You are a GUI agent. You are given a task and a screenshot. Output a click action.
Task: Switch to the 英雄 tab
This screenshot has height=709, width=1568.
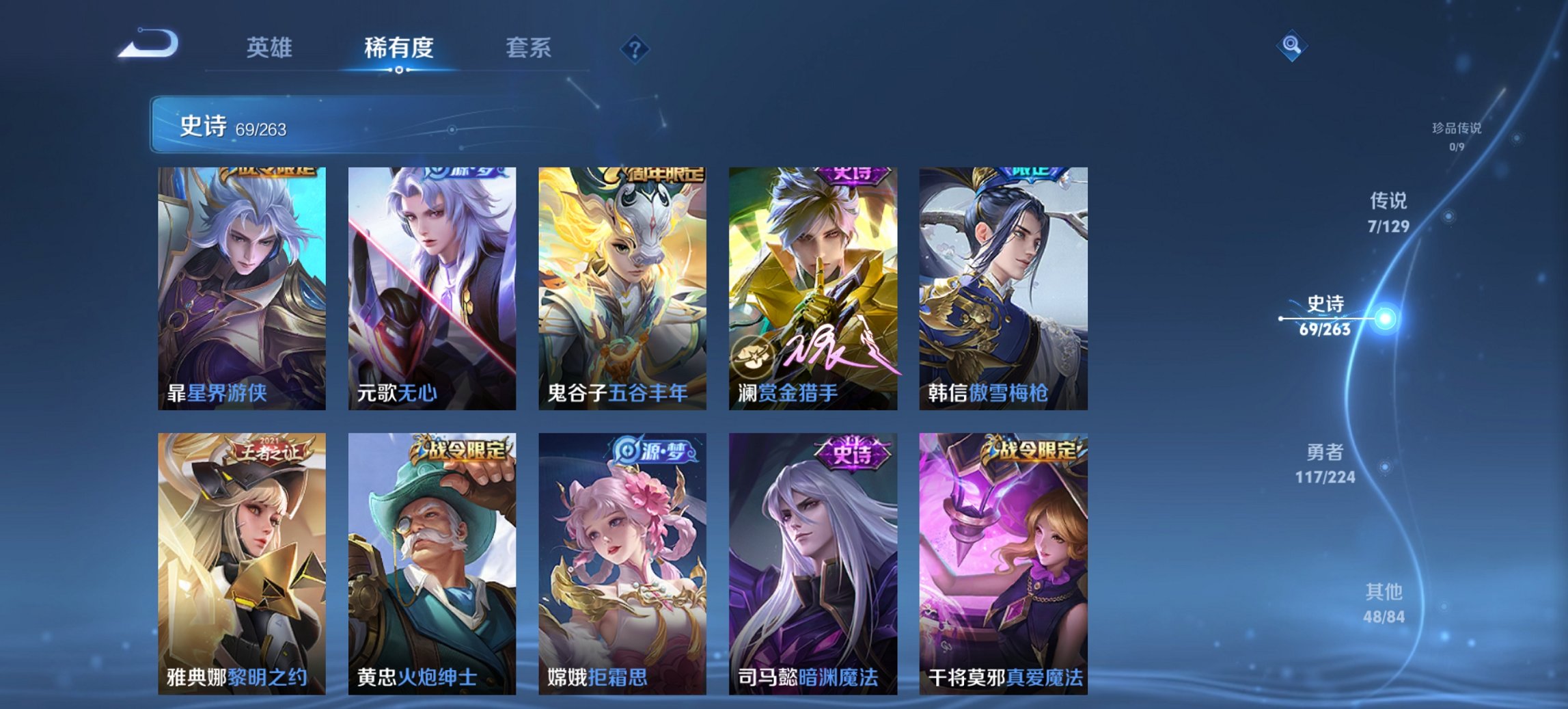273,48
